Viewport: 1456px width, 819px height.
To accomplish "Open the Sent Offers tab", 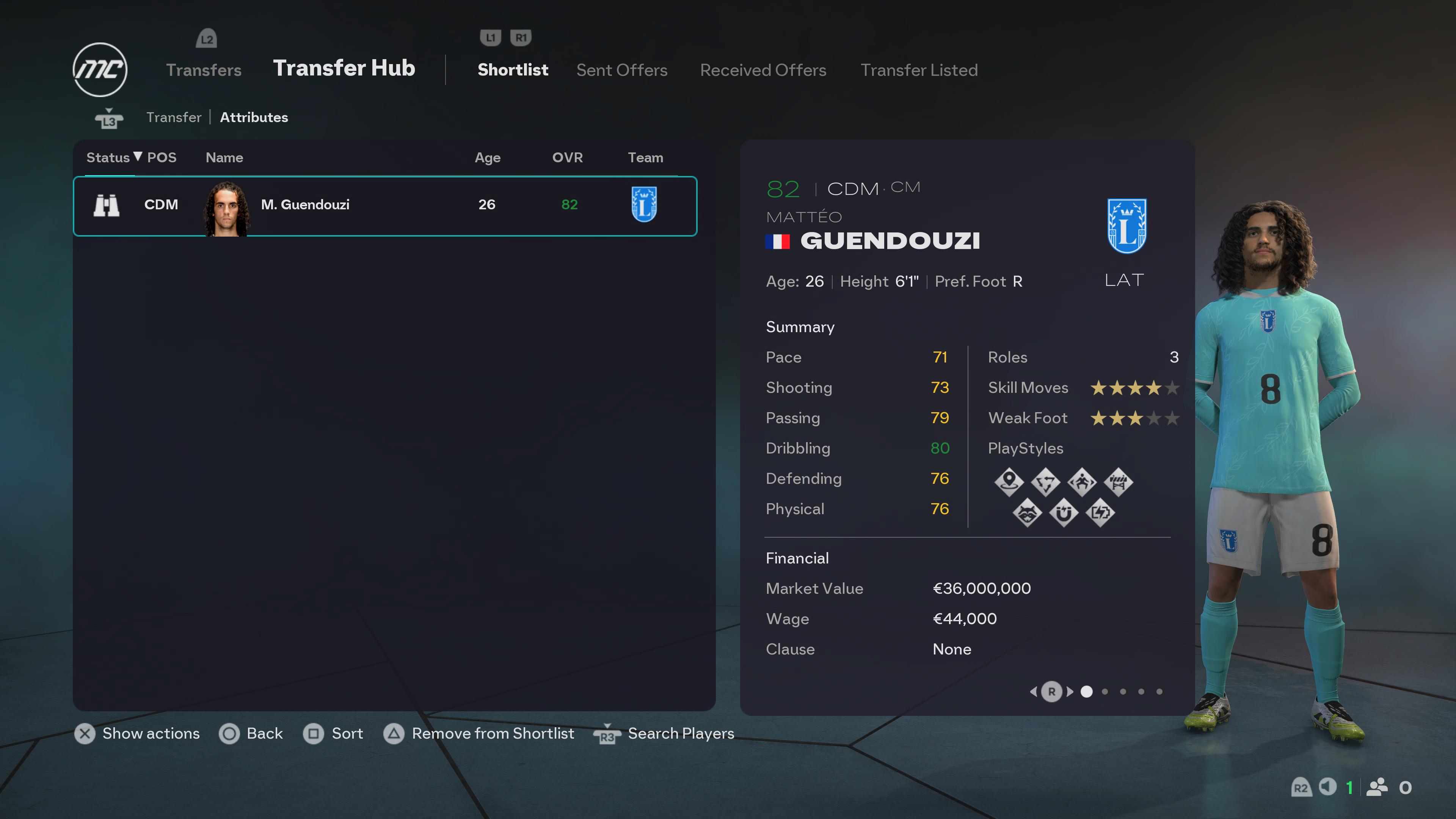I will click(x=622, y=70).
